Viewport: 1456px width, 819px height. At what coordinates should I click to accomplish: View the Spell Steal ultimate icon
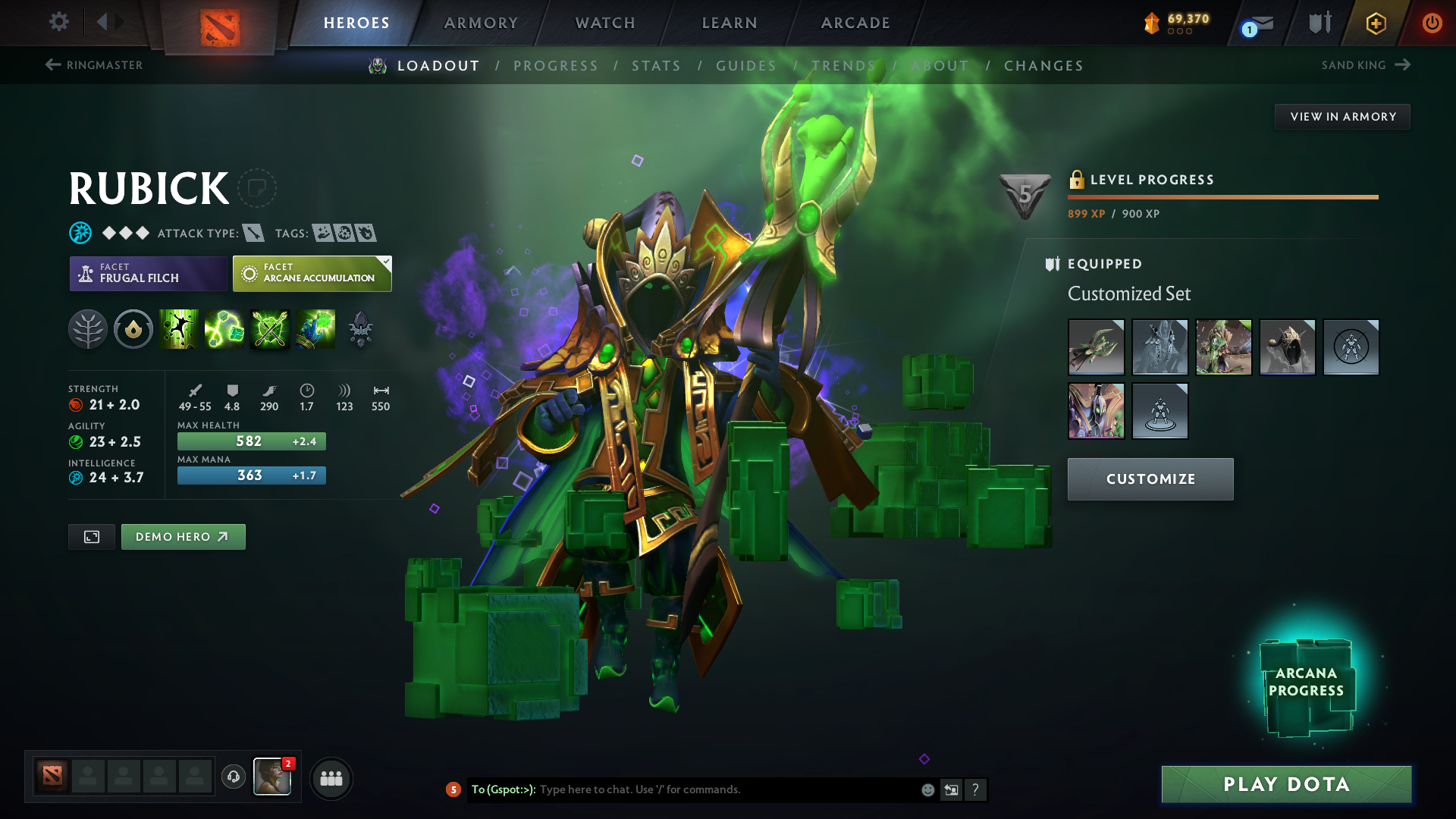316,329
